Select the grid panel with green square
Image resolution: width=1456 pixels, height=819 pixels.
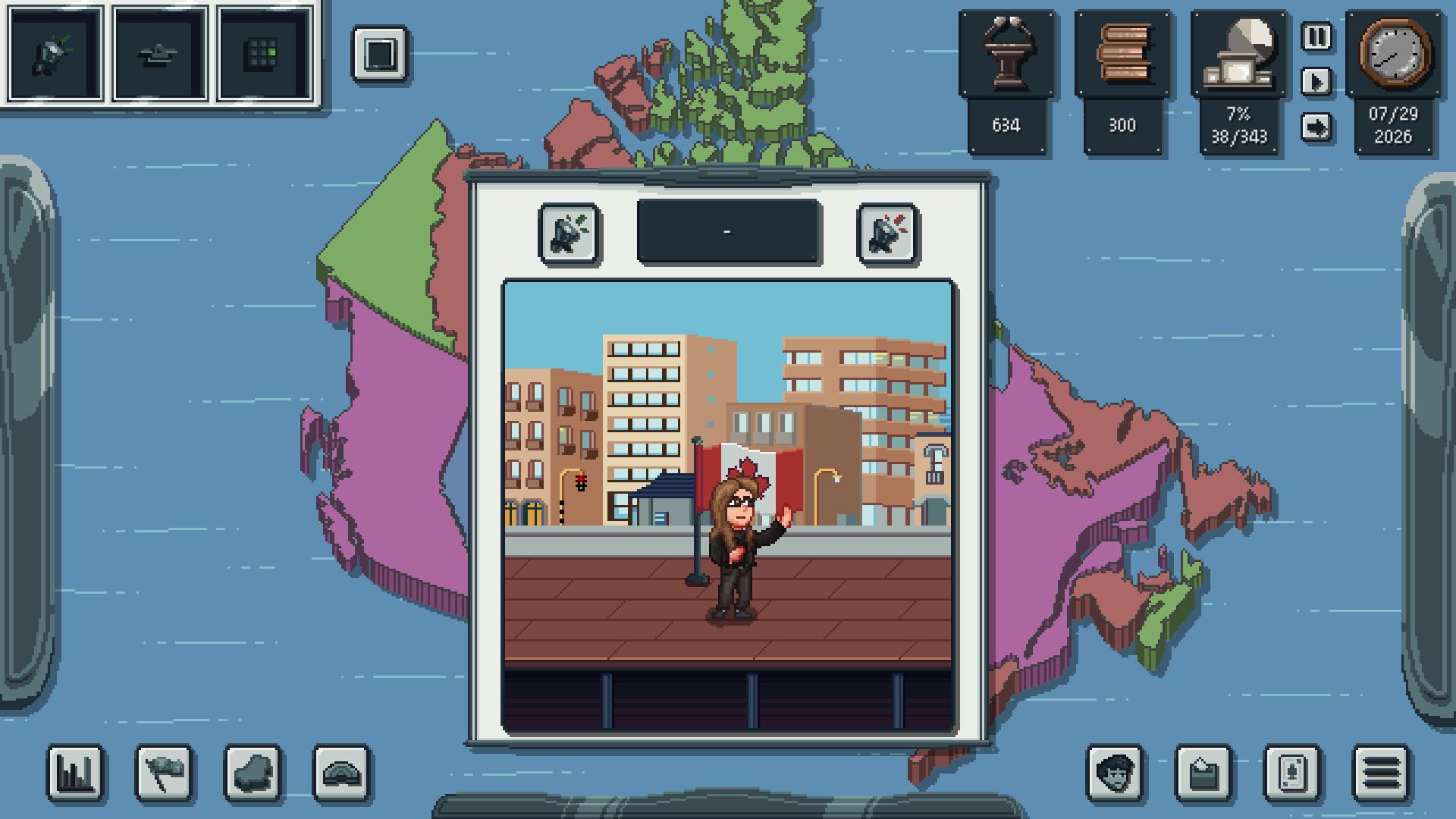tap(264, 54)
